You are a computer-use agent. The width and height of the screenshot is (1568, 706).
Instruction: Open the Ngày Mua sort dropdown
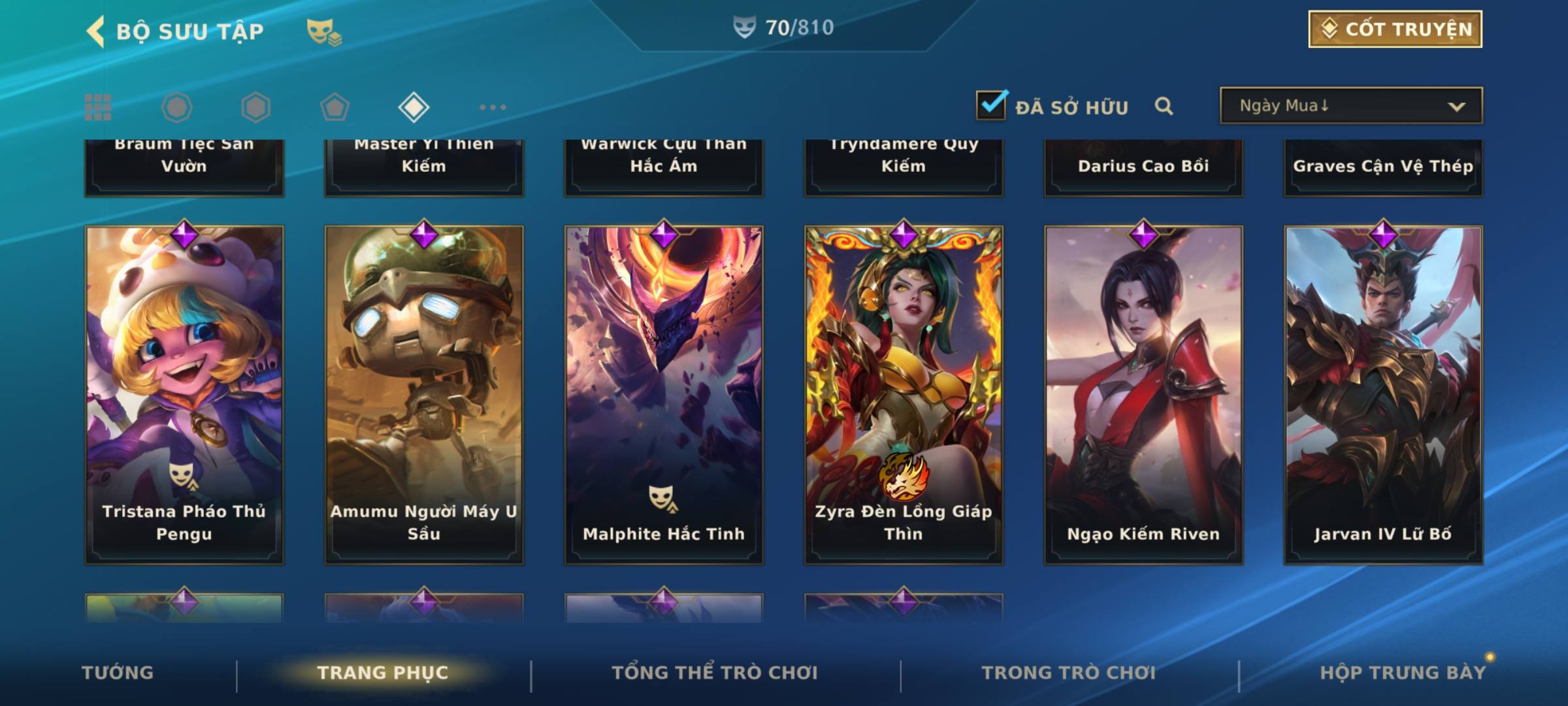point(1350,106)
